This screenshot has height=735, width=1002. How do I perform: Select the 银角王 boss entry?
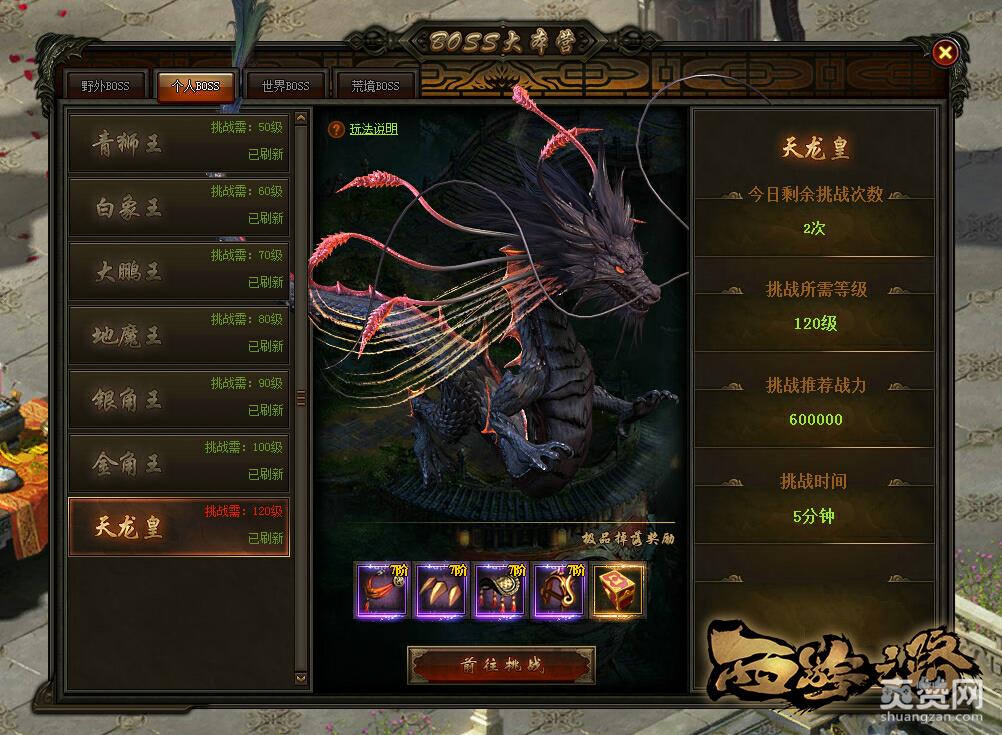point(178,399)
